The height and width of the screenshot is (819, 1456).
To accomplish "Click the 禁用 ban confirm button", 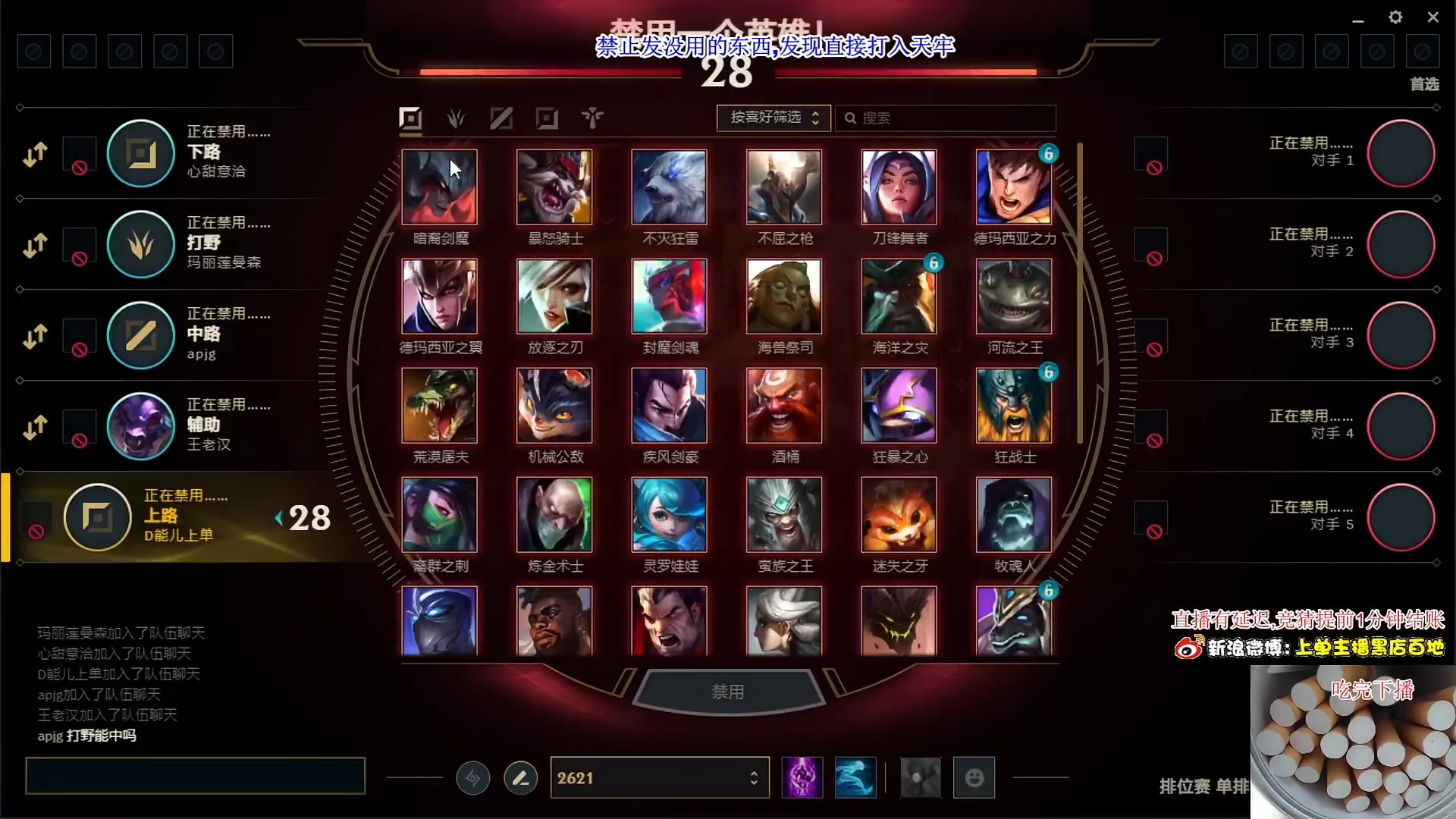I will (x=727, y=692).
